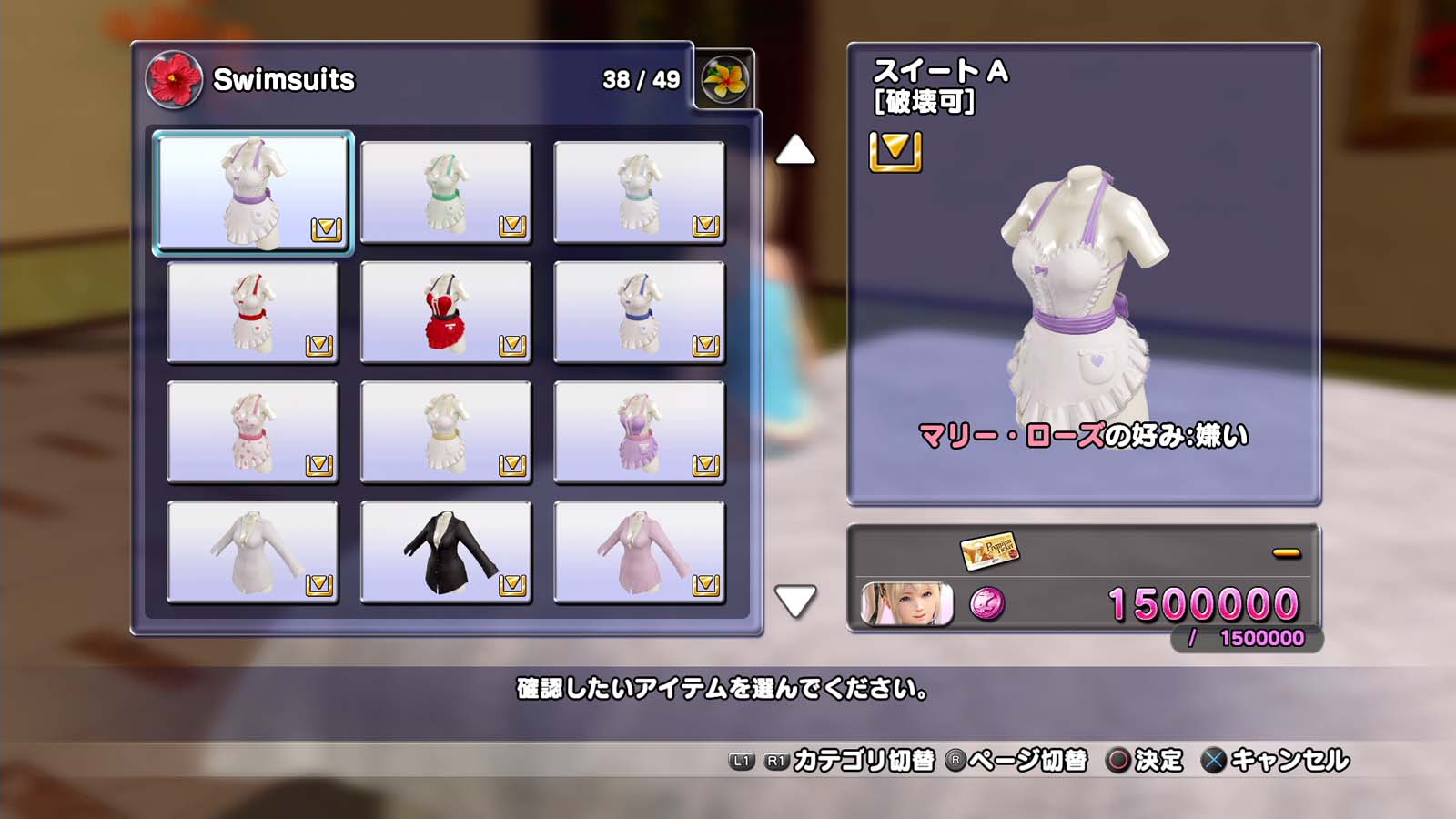The width and height of the screenshot is (1456, 819).
Task: Select the pink long-sleeve shirt outfit
Action: [x=639, y=552]
